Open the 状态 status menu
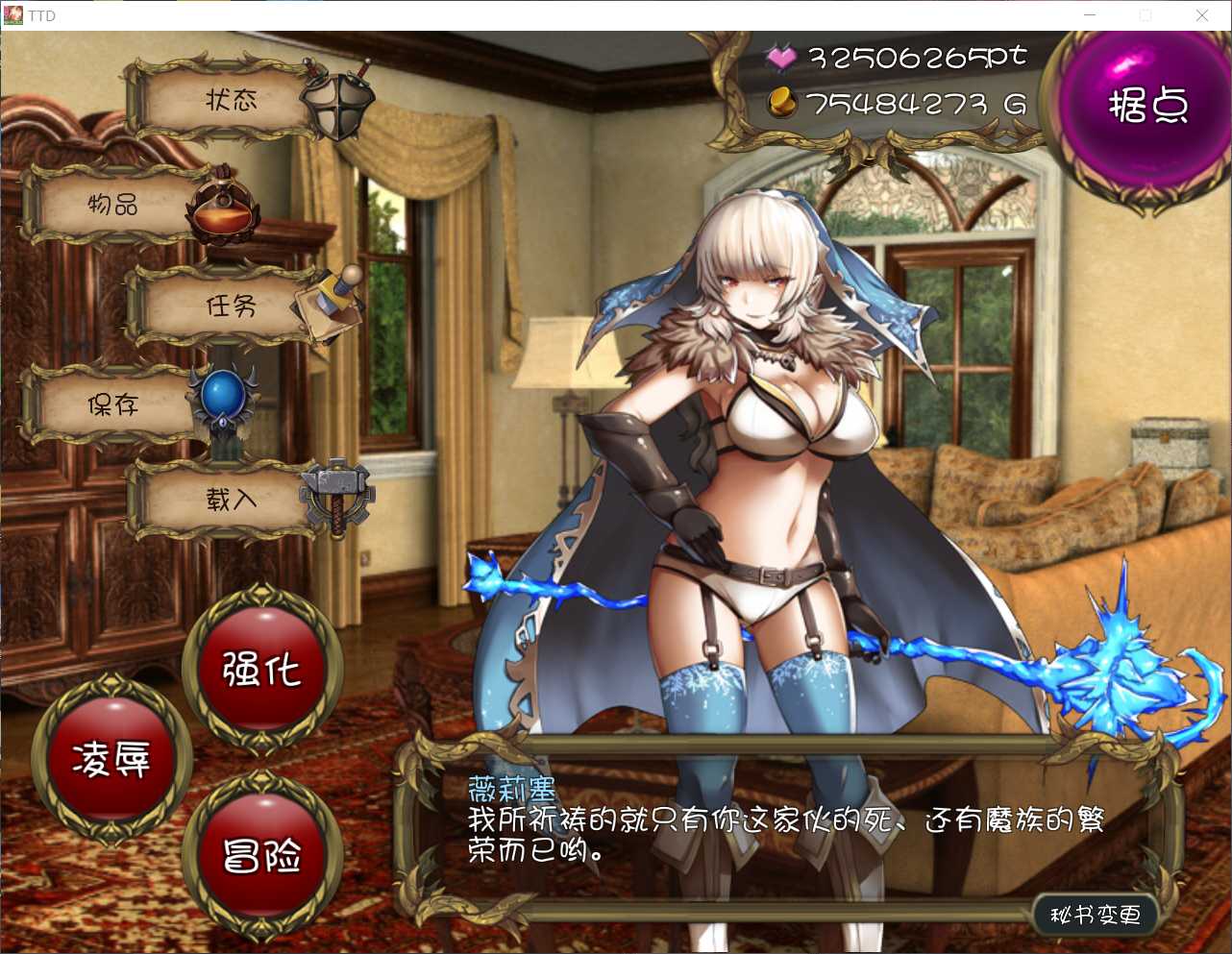The width and height of the screenshot is (1232, 954). point(231,101)
